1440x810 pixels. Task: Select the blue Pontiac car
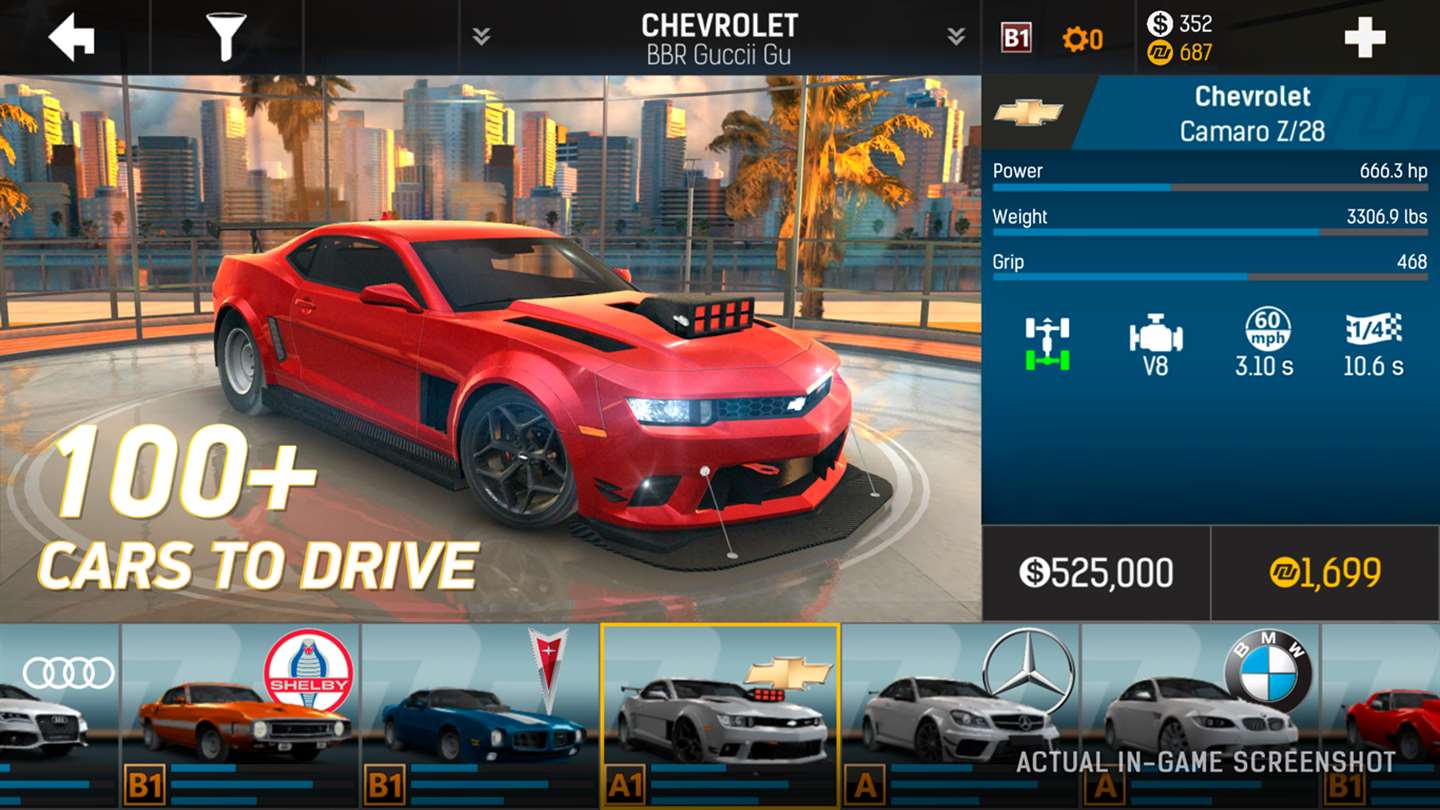480,714
